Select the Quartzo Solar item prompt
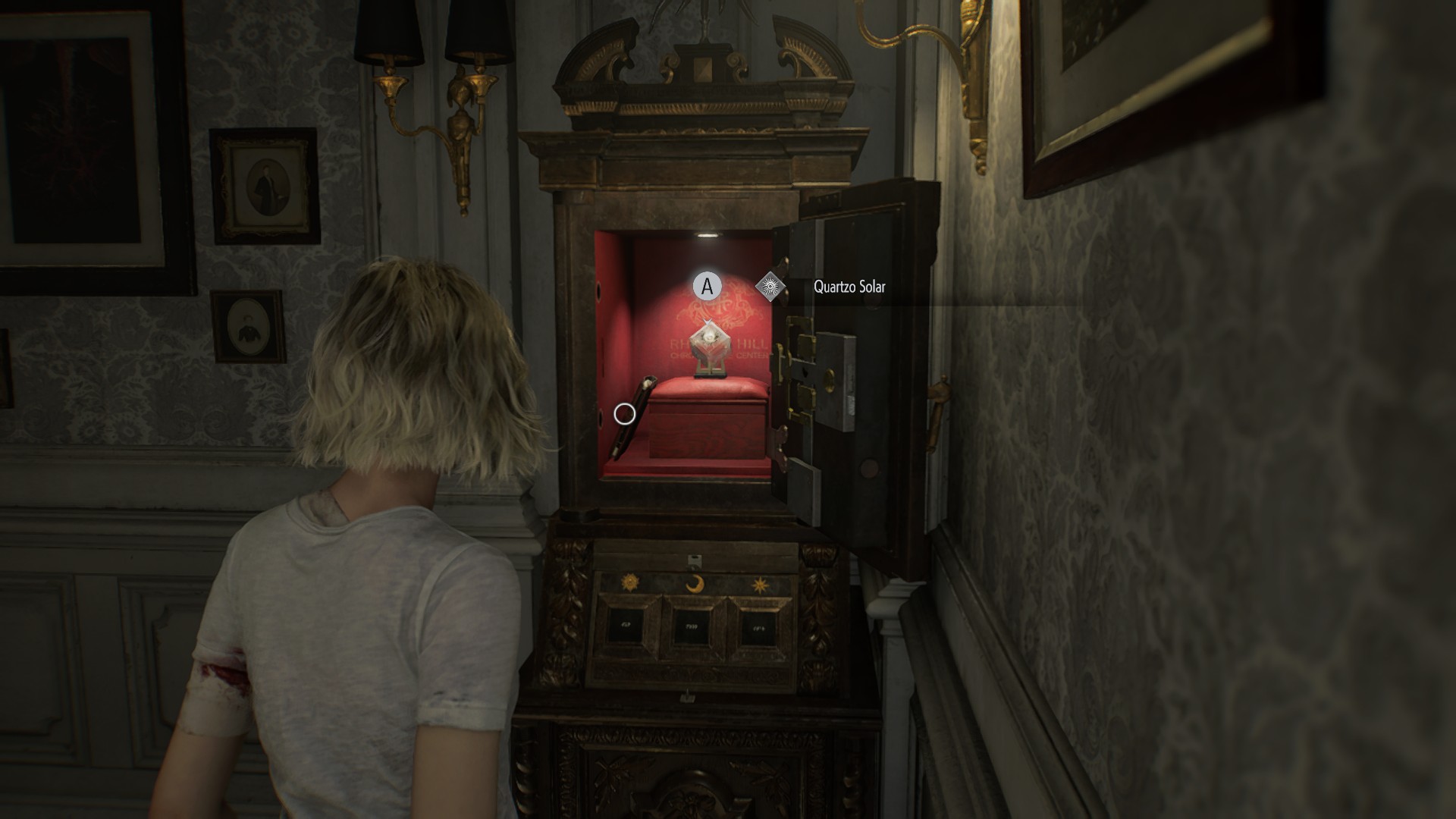 pos(849,287)
